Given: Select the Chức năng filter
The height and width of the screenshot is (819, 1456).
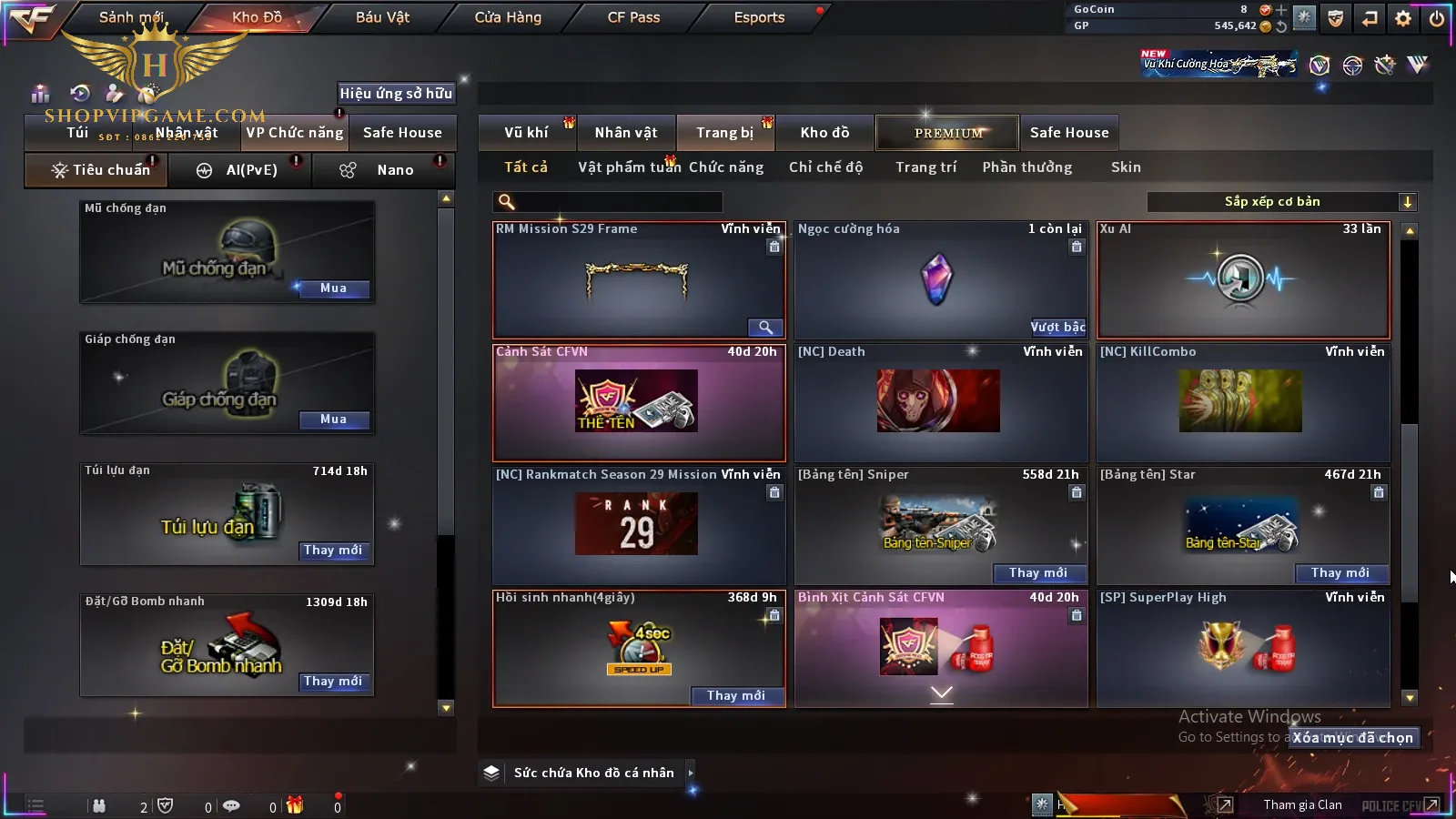Looking at the screenshot, I should click(x=725, y=167).
